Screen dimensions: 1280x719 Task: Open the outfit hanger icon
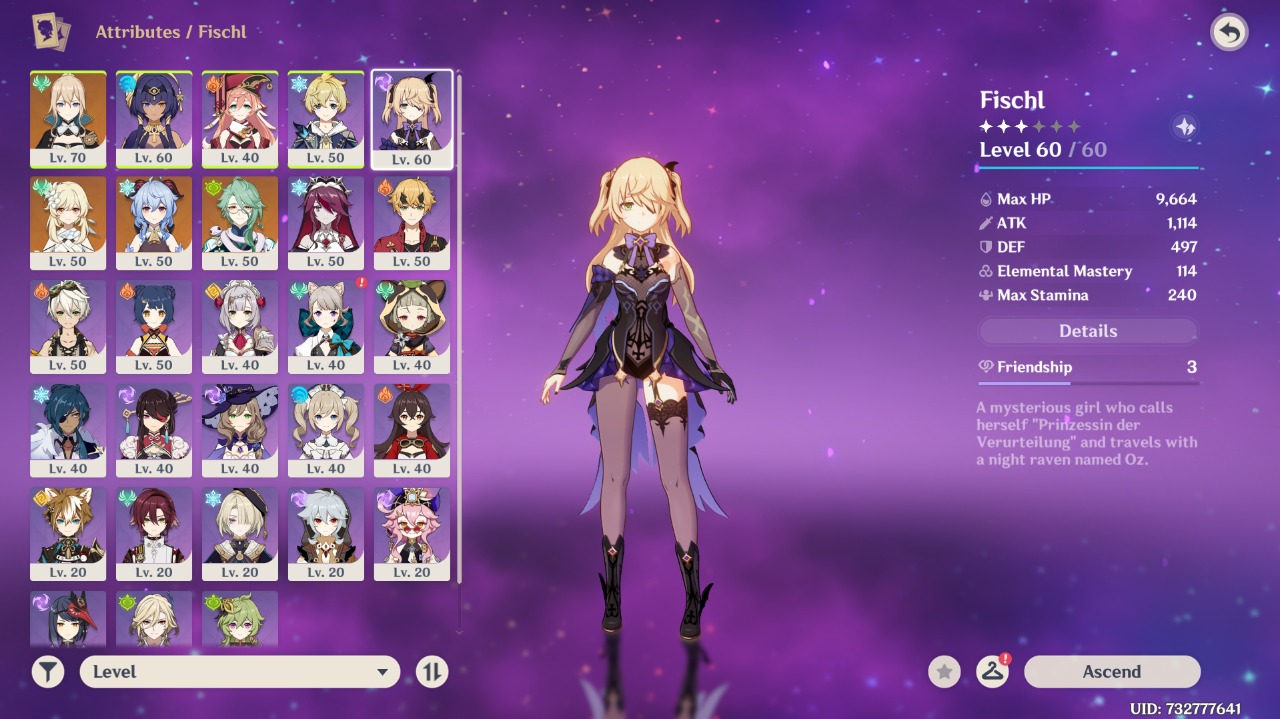(992, 672)
